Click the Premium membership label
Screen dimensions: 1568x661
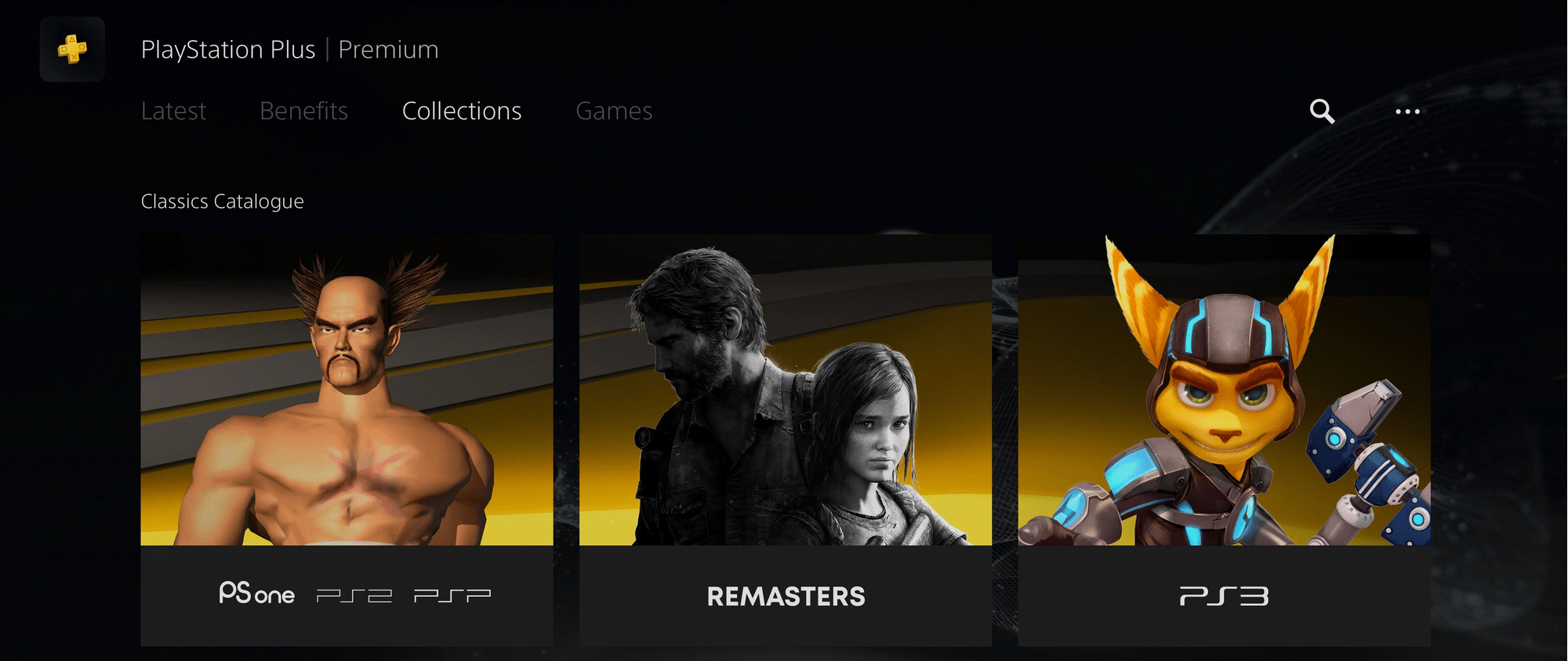click(x=388, y=49)
